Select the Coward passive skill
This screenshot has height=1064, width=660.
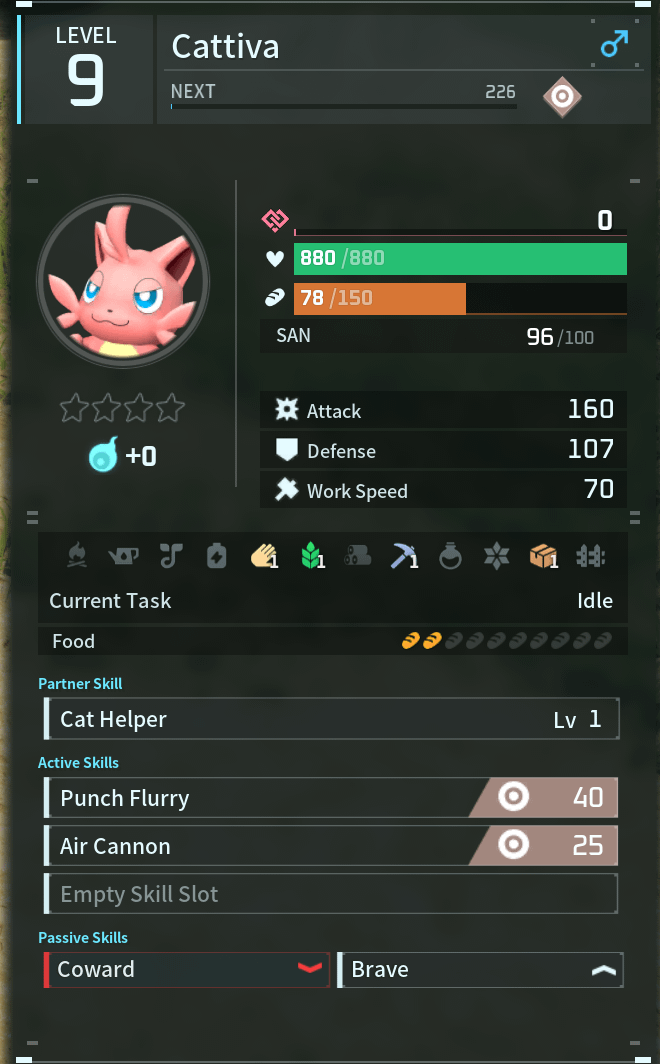187,969
